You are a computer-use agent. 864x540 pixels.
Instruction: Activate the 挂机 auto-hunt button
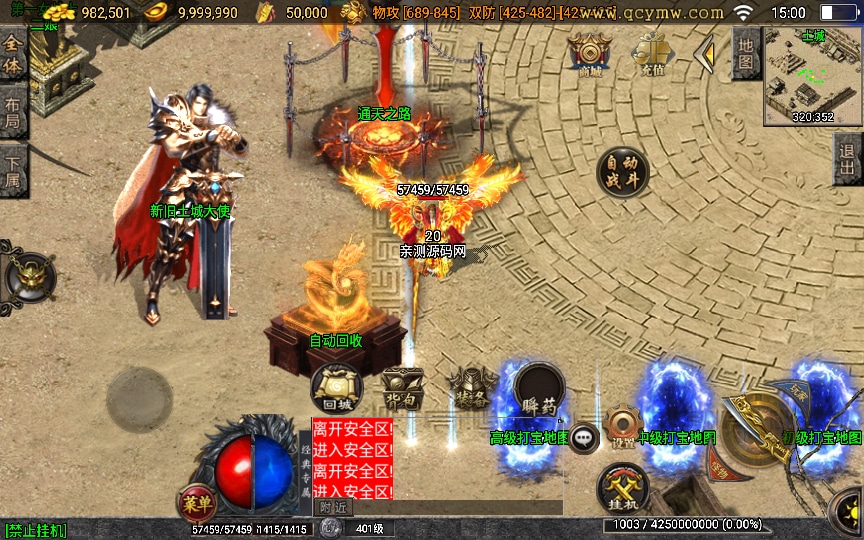[622, 490]
